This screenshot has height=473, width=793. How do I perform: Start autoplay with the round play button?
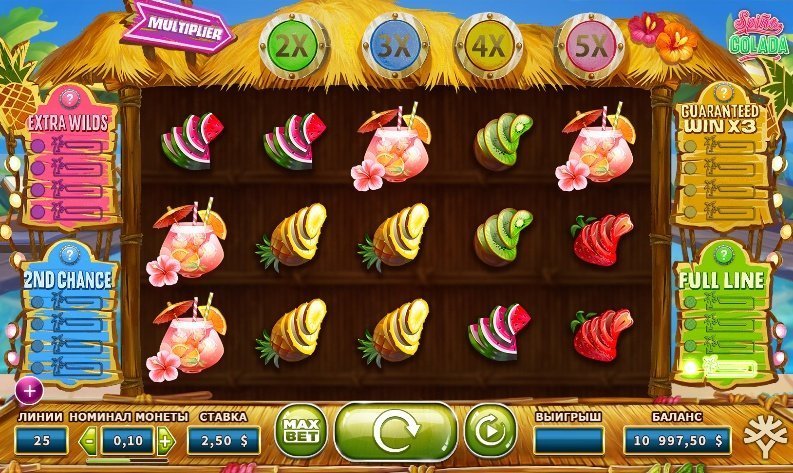[x=489, y=432]
